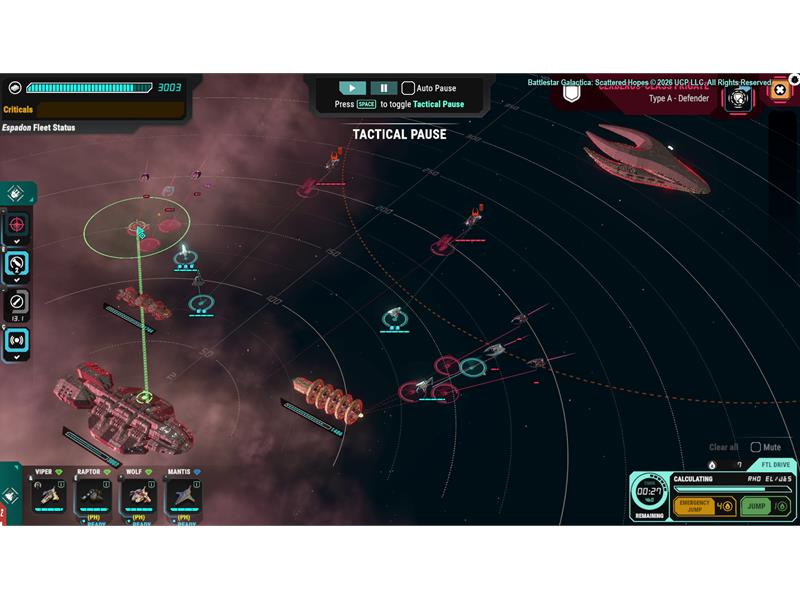Activate the broadcast signal ability
Screen dimensions: 800x600
(19, 341)
